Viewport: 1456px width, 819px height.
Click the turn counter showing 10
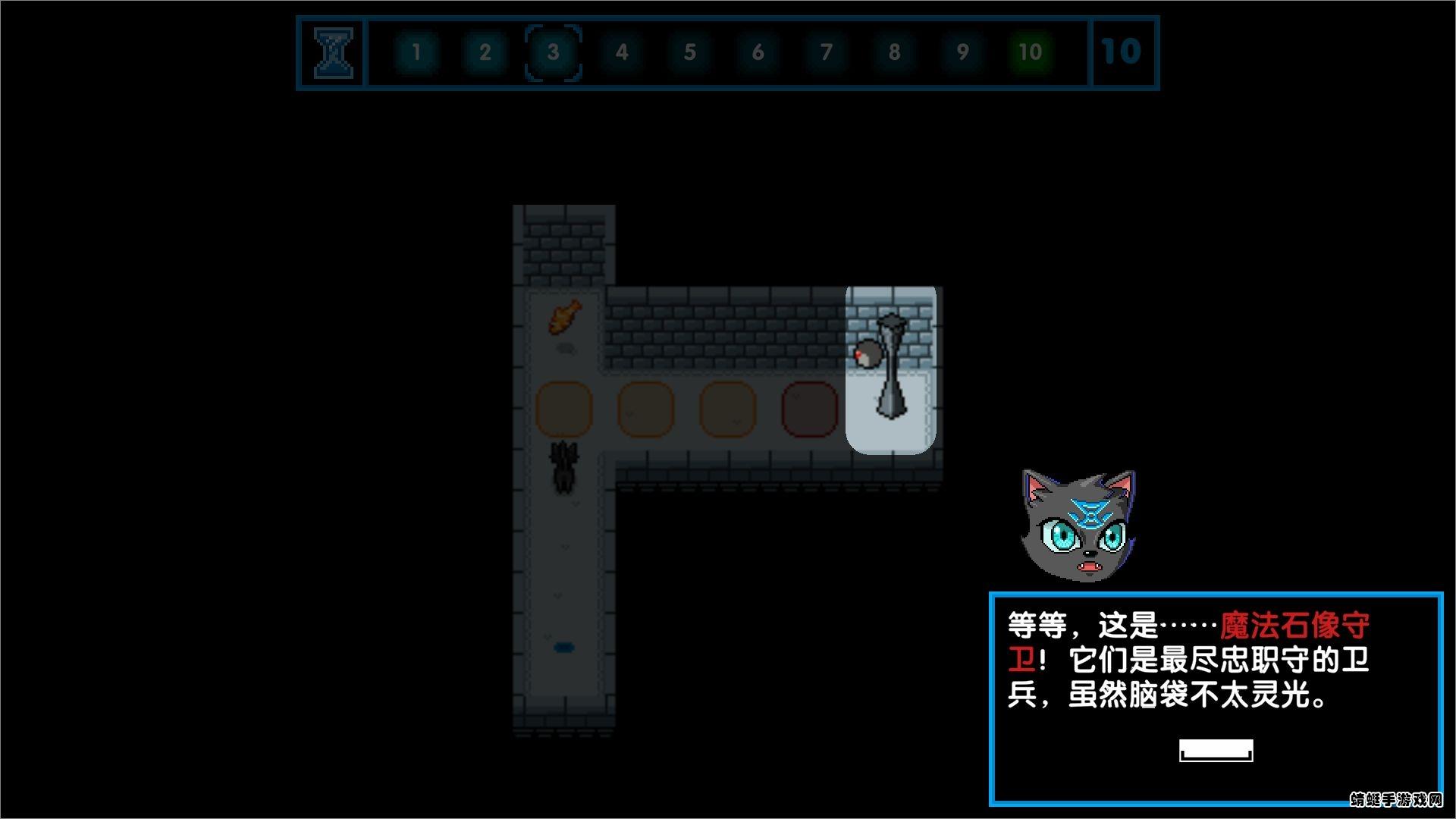tap(1122, 52)
